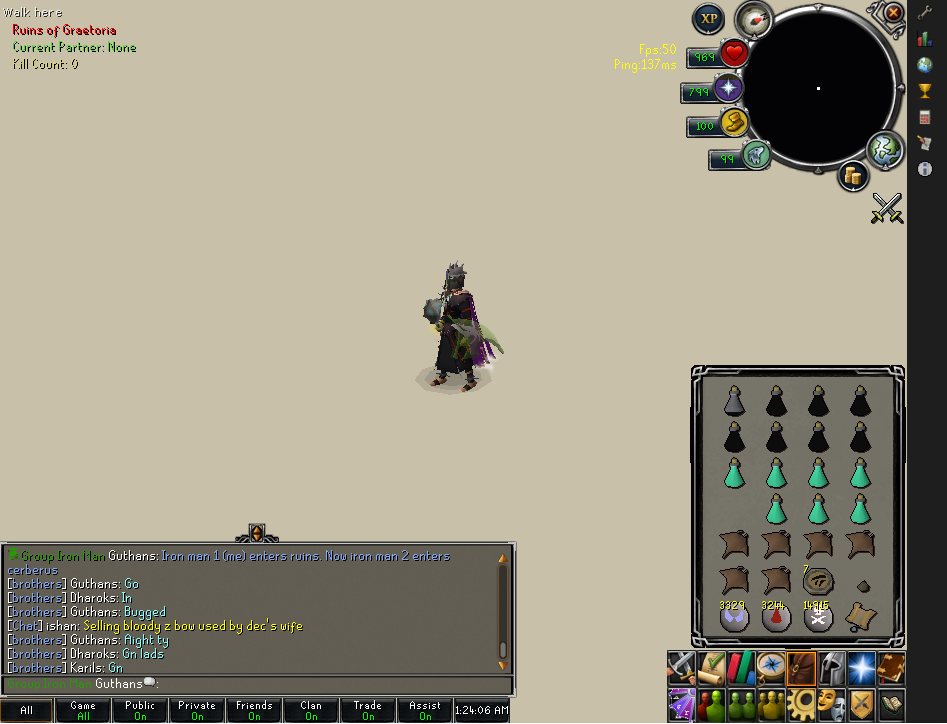This screenshot has height=724, width=947.
Task: Click the grey potion flask in inventory
Action: click(733, 400)
